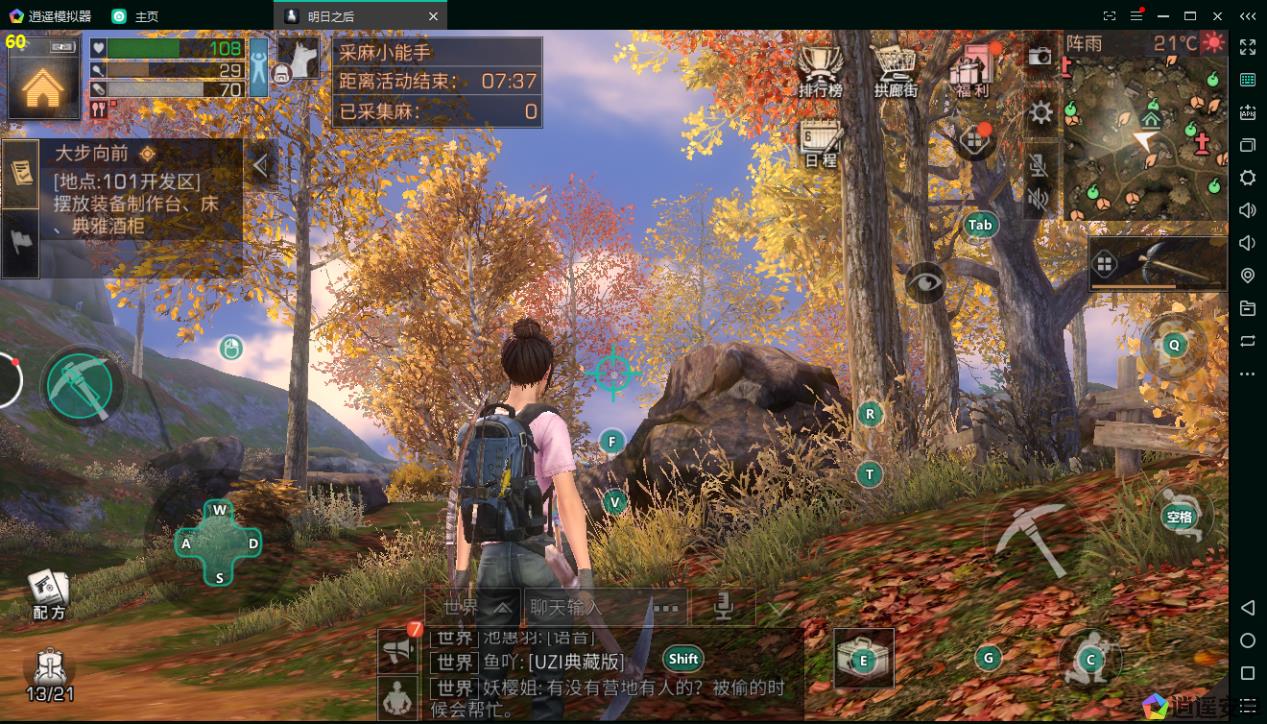
Task: Open the minimap
Action: click(x=1143, y=140)
